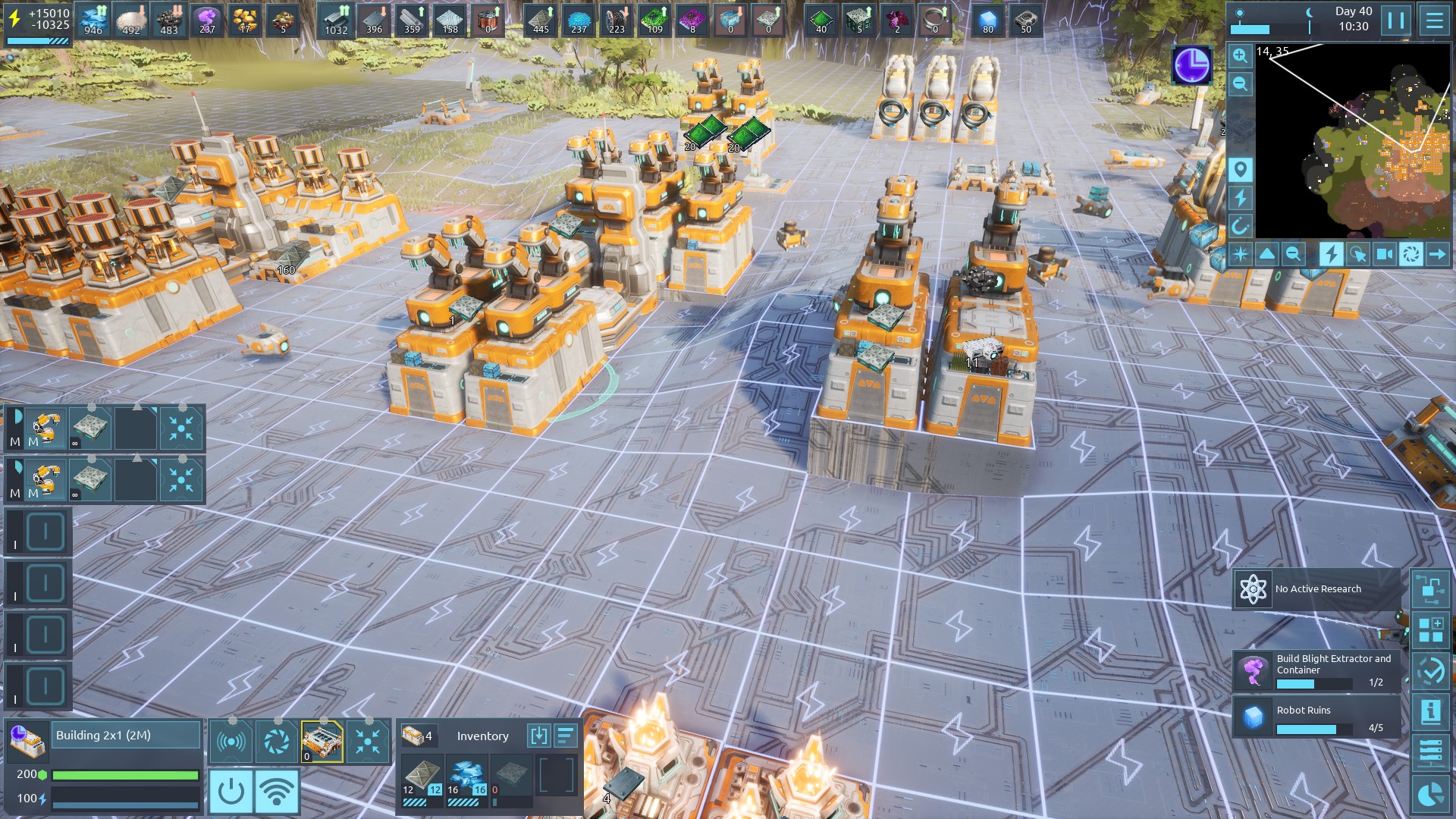The height and width of the screenshot is (819, 1456).
Task: Toggle the map pin marker button
Action: pyautogui.click(x=1240, y=169)
